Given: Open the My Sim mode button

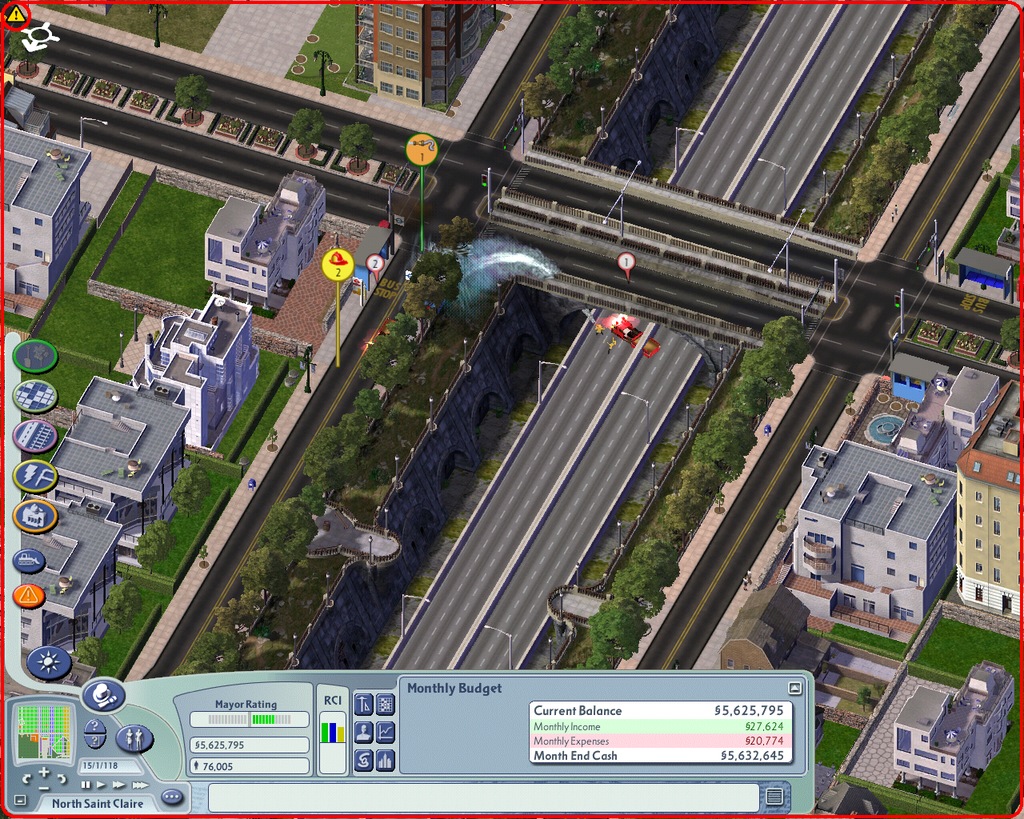Looking at the screenshot, I should (x=134, y=739).
